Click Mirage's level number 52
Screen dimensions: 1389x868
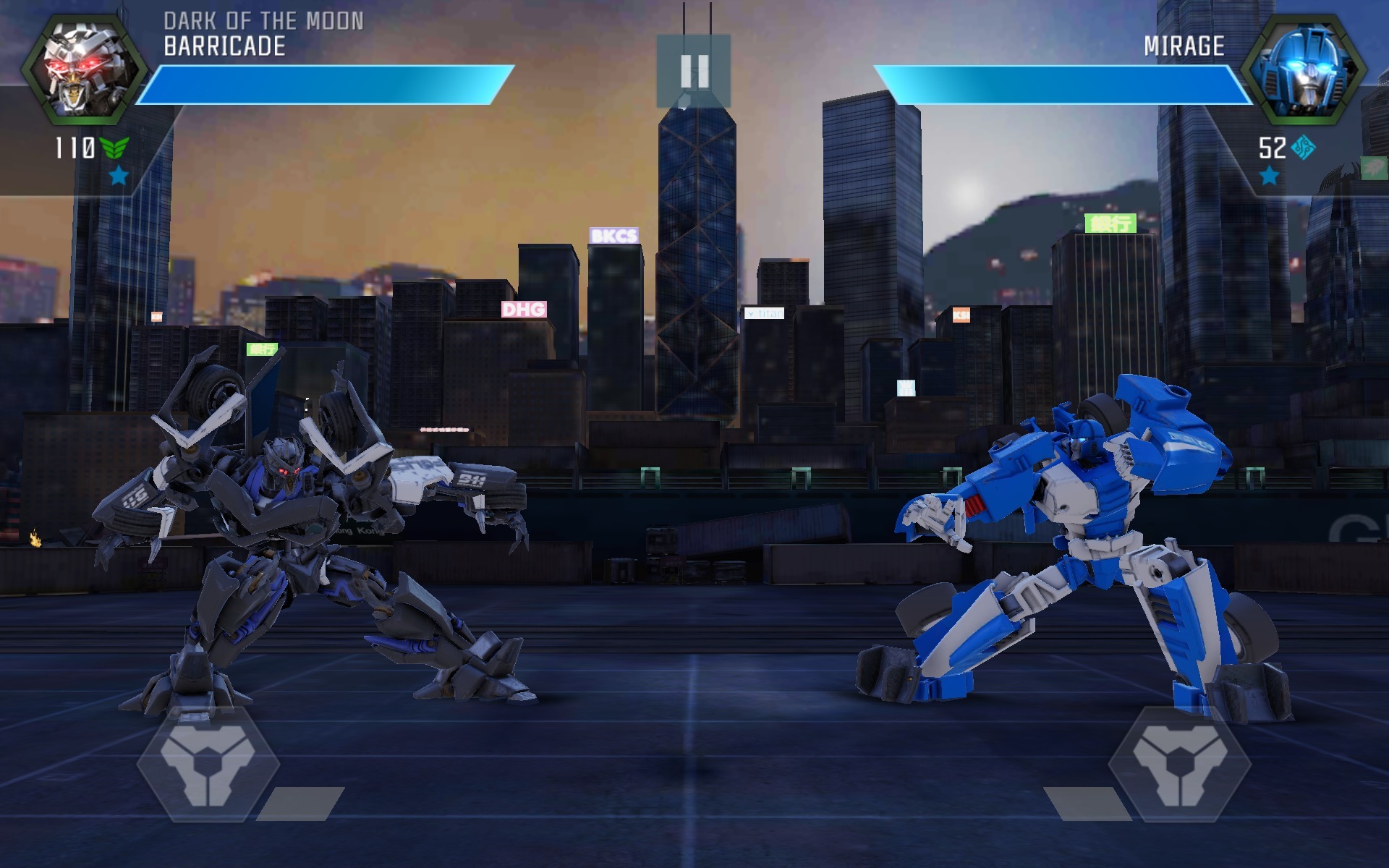[x=1272, y=146]
